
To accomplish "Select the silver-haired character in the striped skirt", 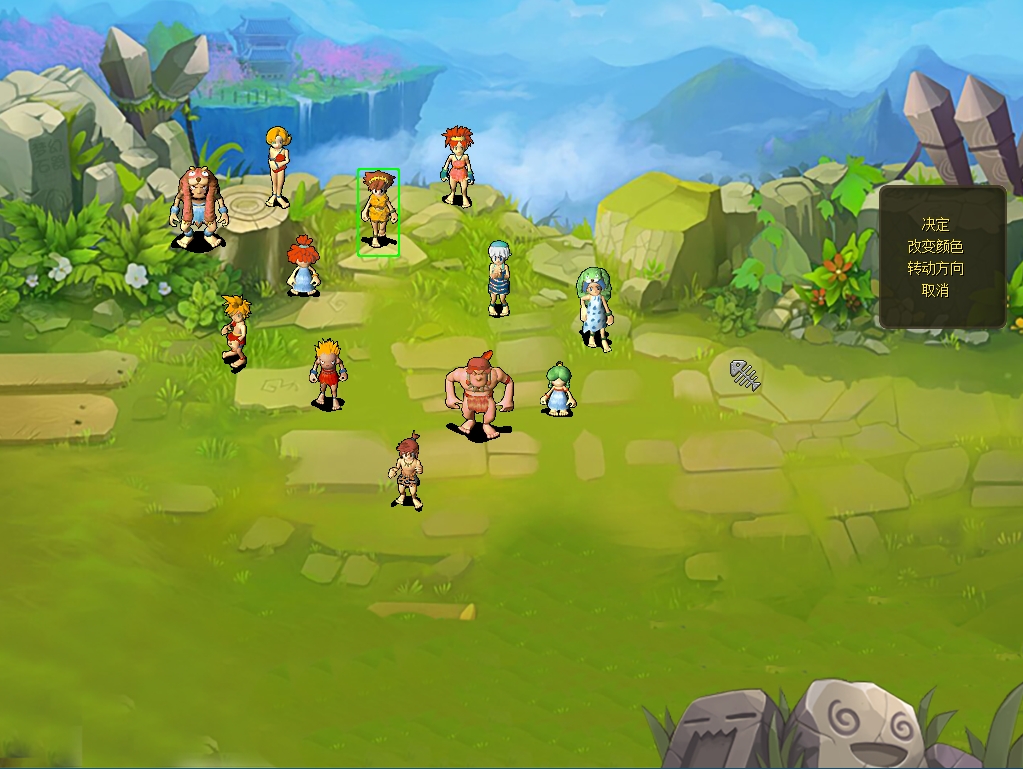I will pos(498,277).
